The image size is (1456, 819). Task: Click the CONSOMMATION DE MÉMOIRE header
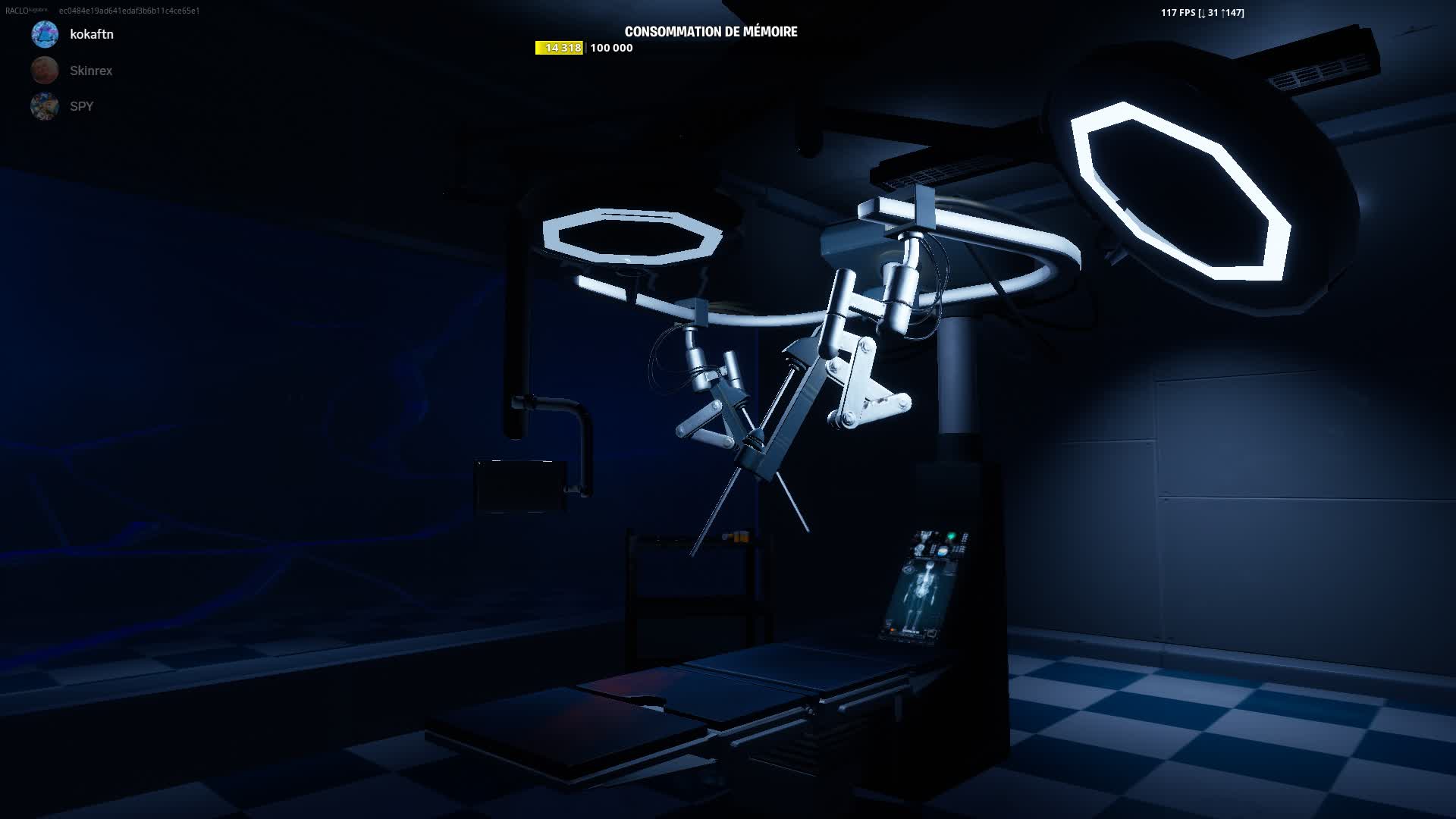point(711,32)
